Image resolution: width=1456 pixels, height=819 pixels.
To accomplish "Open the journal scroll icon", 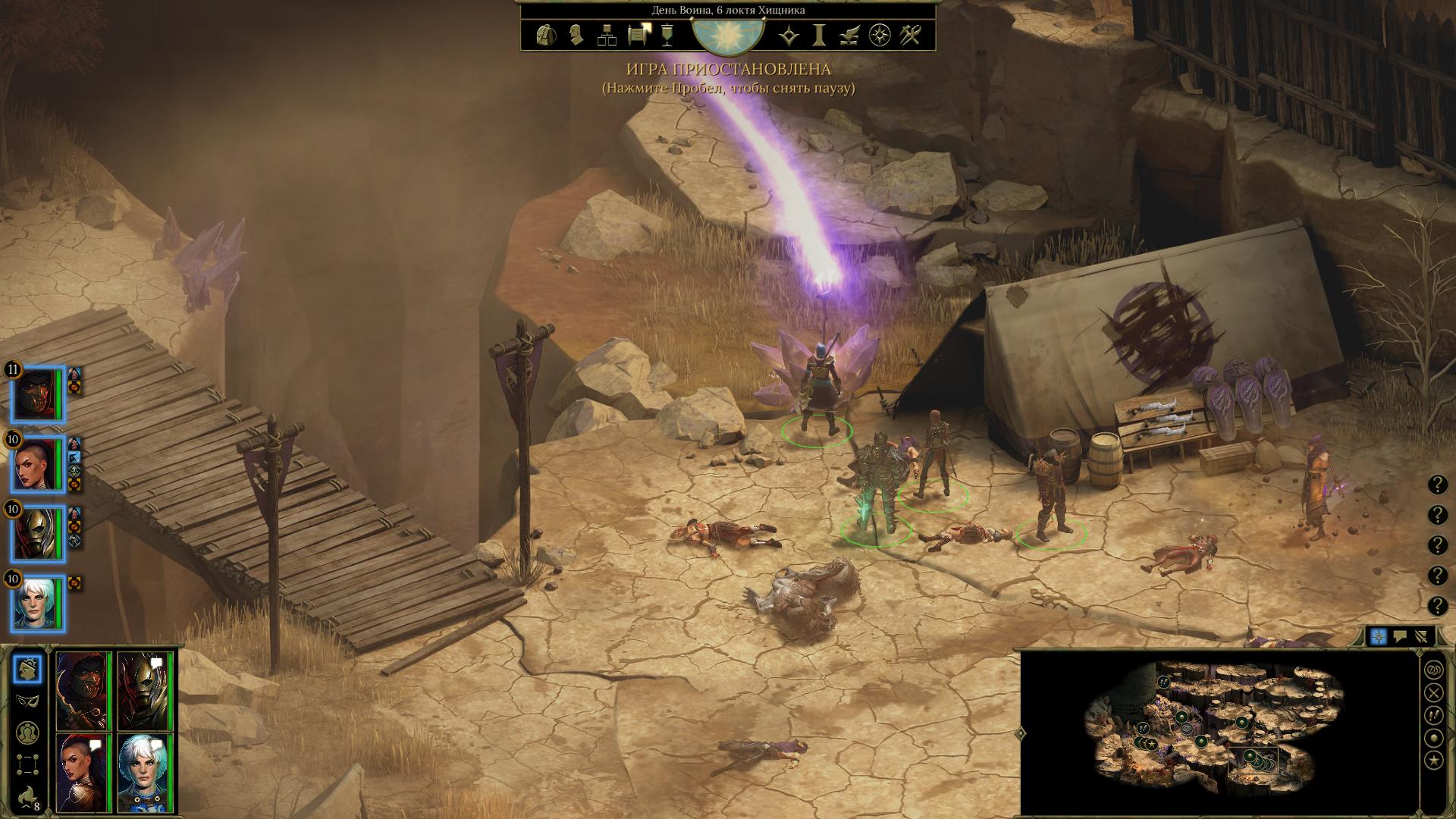I will [638, 35].
